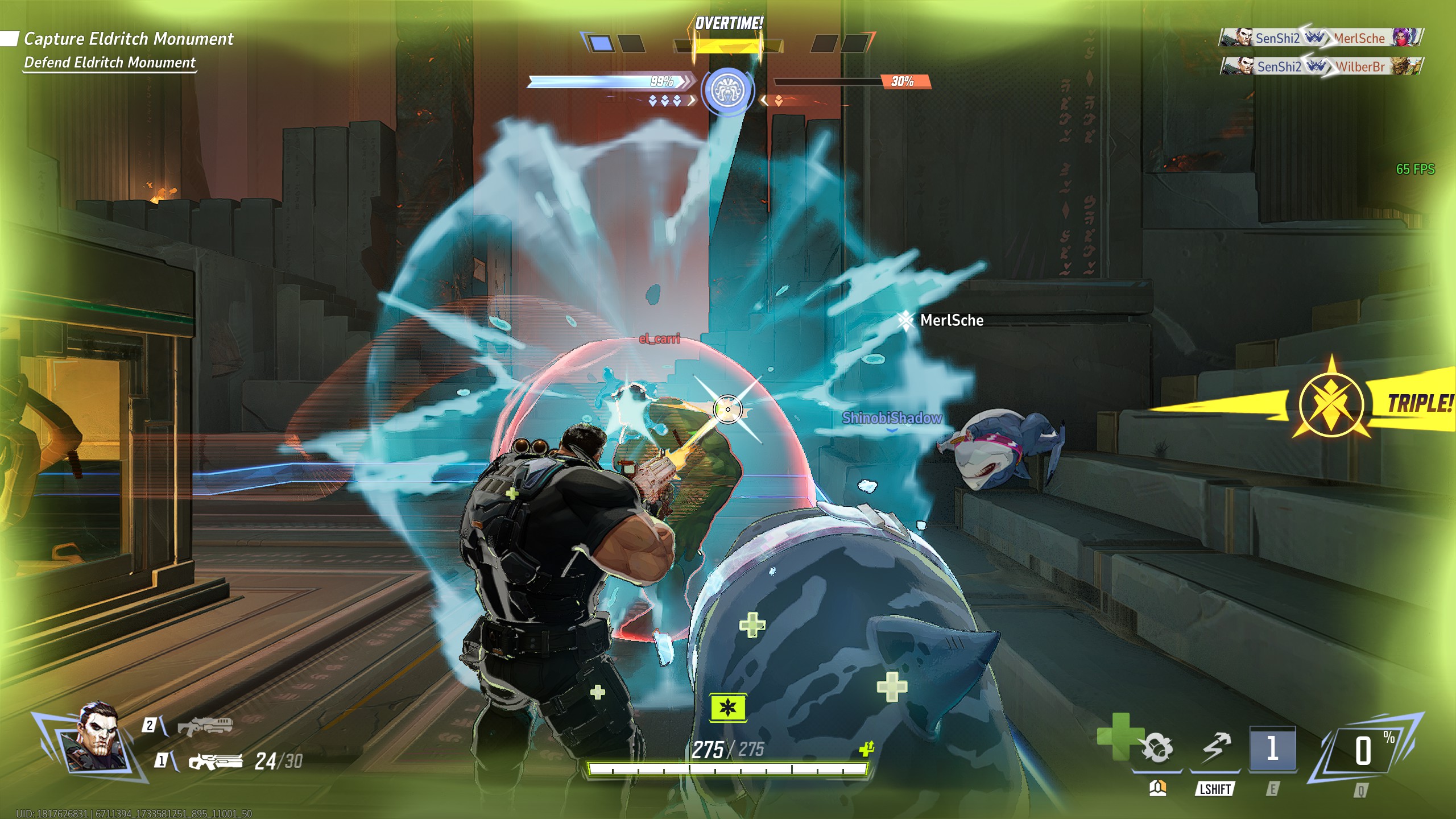Click the green status buff icon above health

pos(727,708)
